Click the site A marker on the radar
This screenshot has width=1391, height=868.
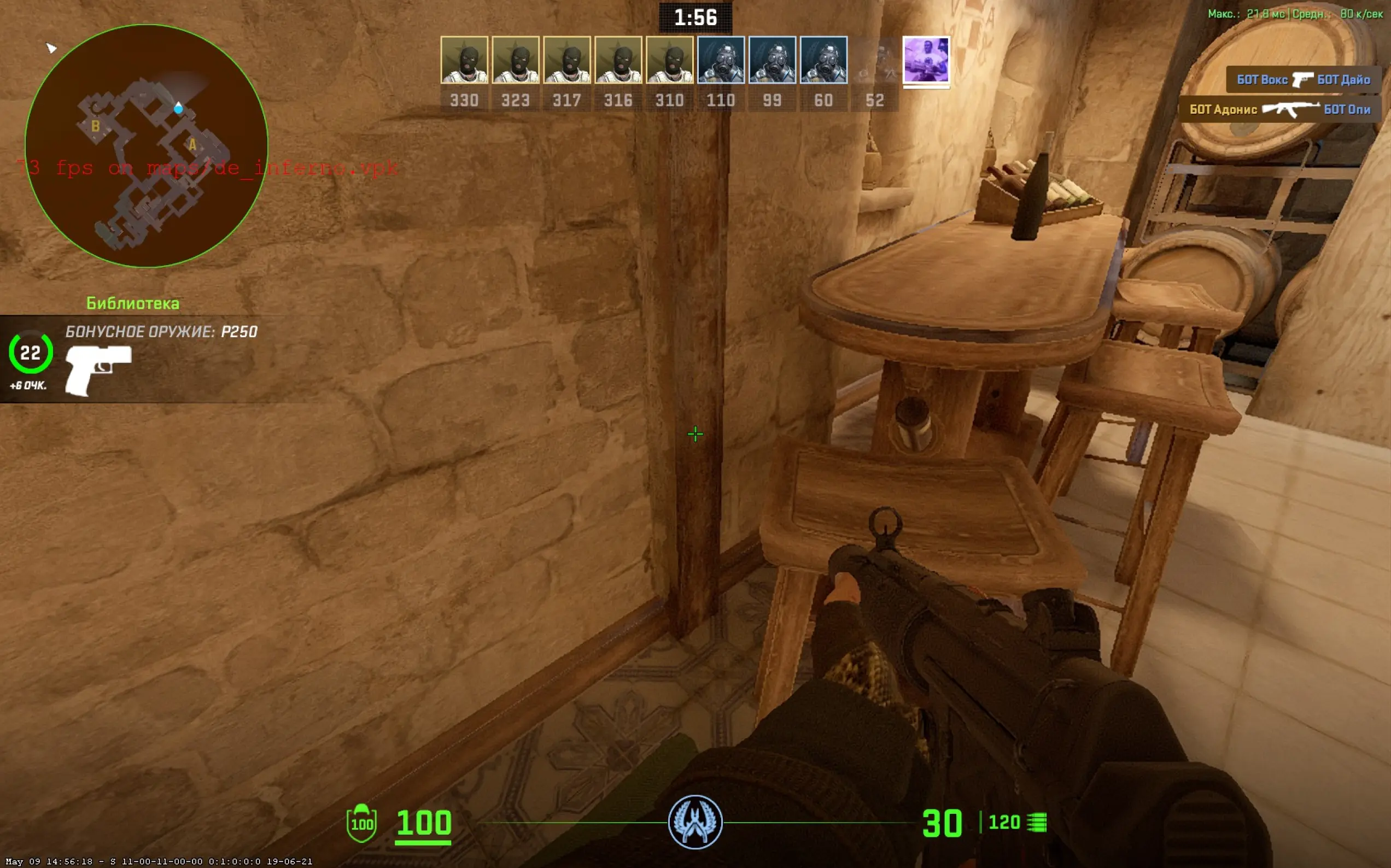[193, 145]
